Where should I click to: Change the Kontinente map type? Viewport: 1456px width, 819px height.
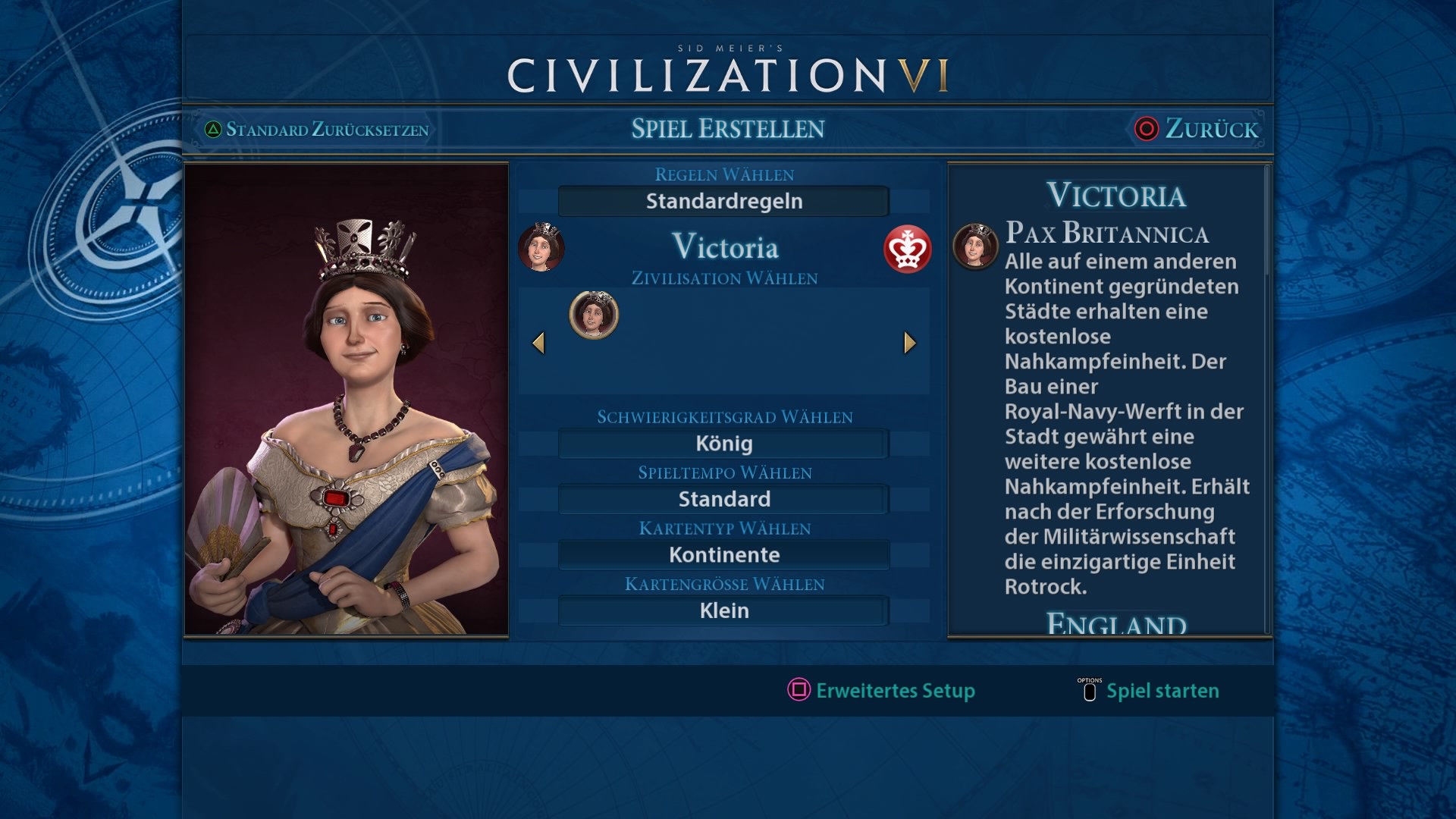tap(723, 555)
